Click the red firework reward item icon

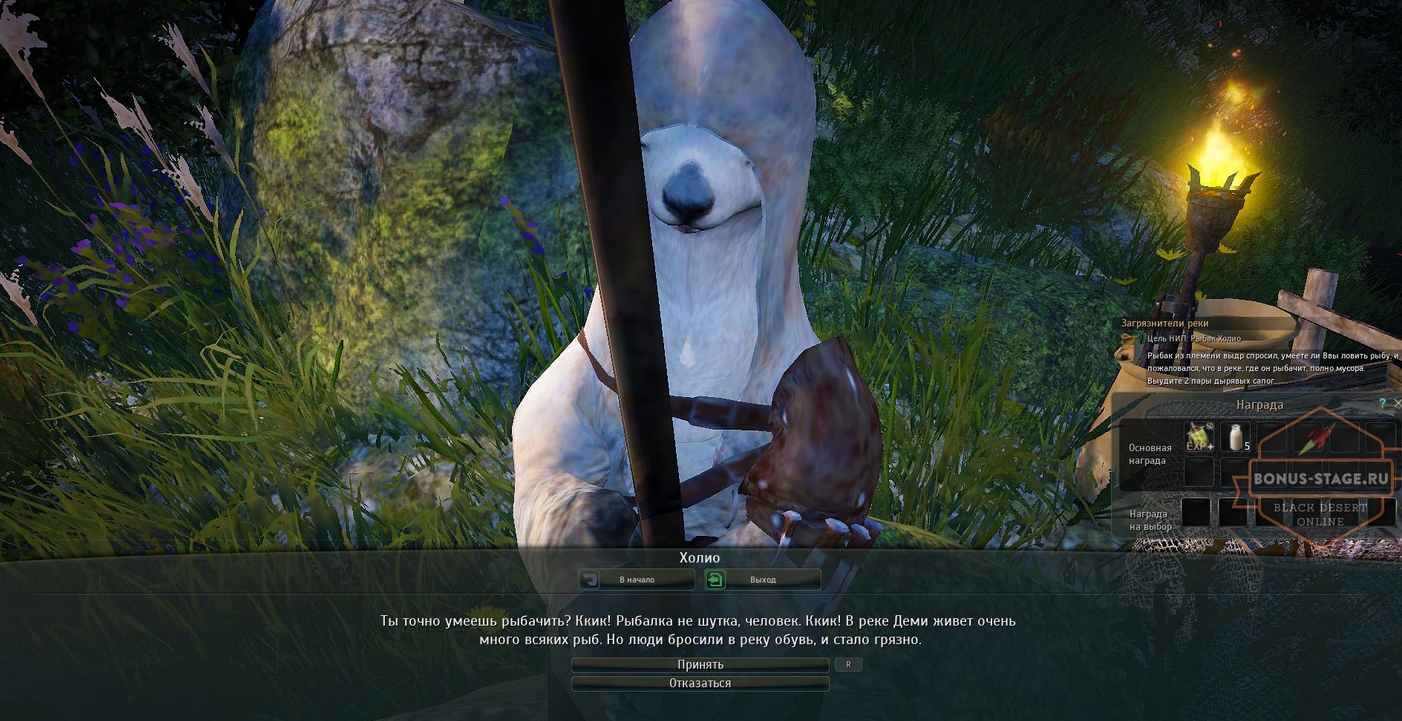(x=1319, y=437)
